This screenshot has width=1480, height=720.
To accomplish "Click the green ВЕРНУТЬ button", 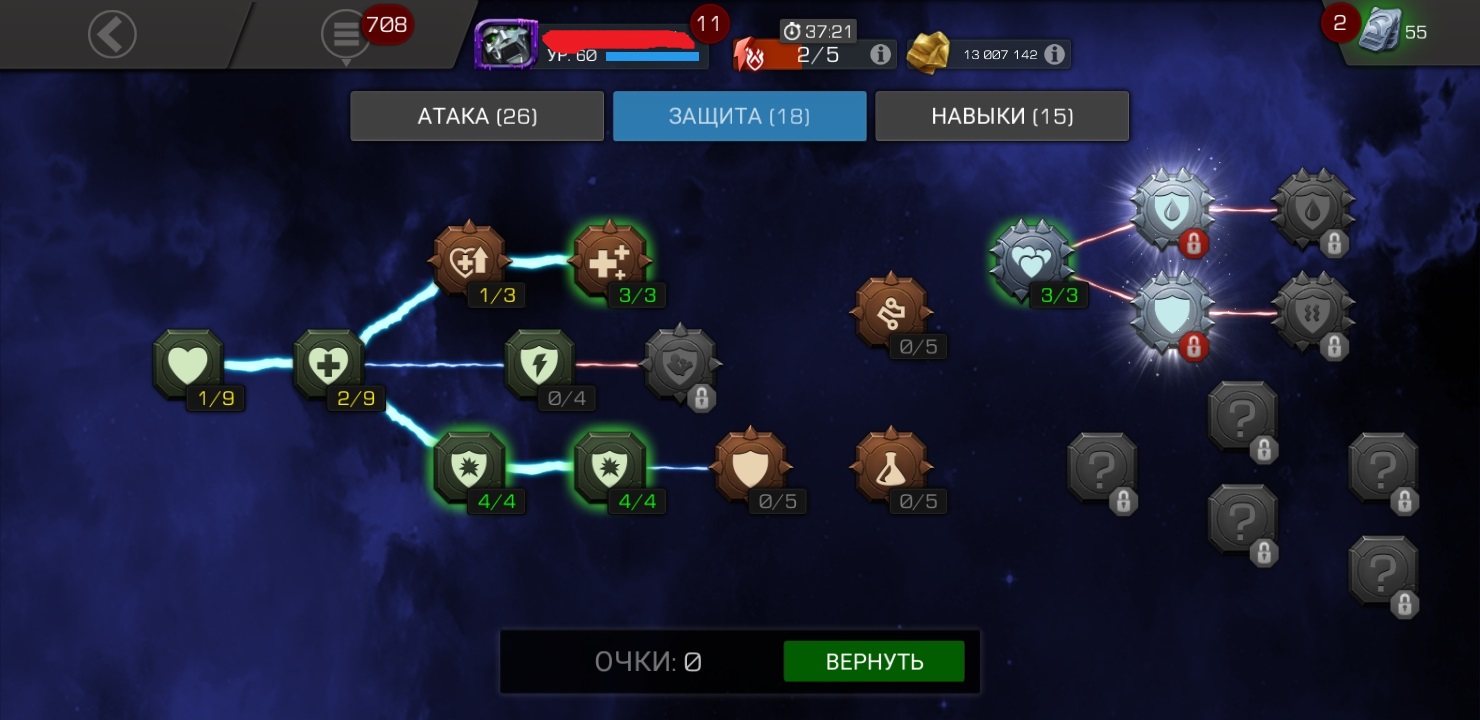I will click(874, 662).
